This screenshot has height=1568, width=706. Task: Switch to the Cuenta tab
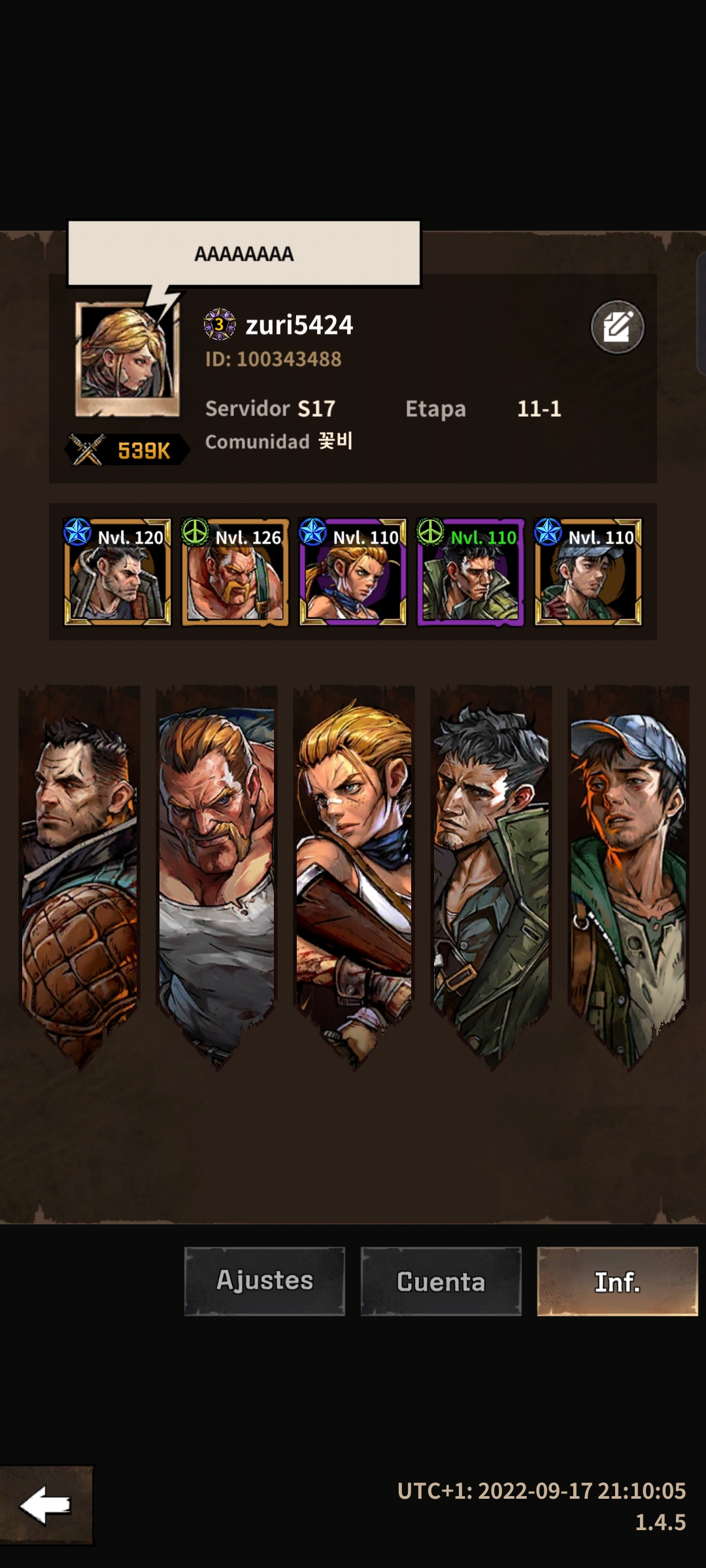[441, 1281]
